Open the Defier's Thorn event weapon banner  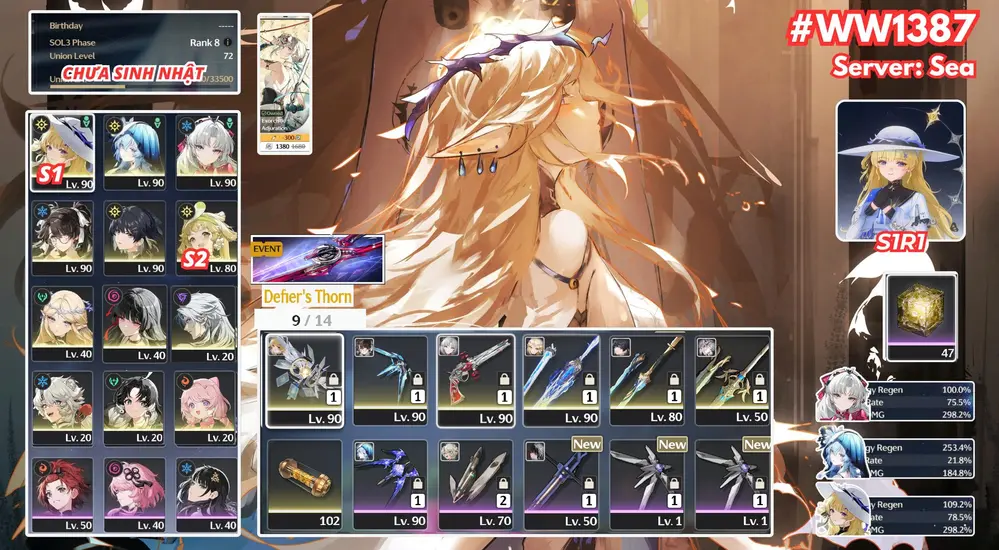point(317,260)
